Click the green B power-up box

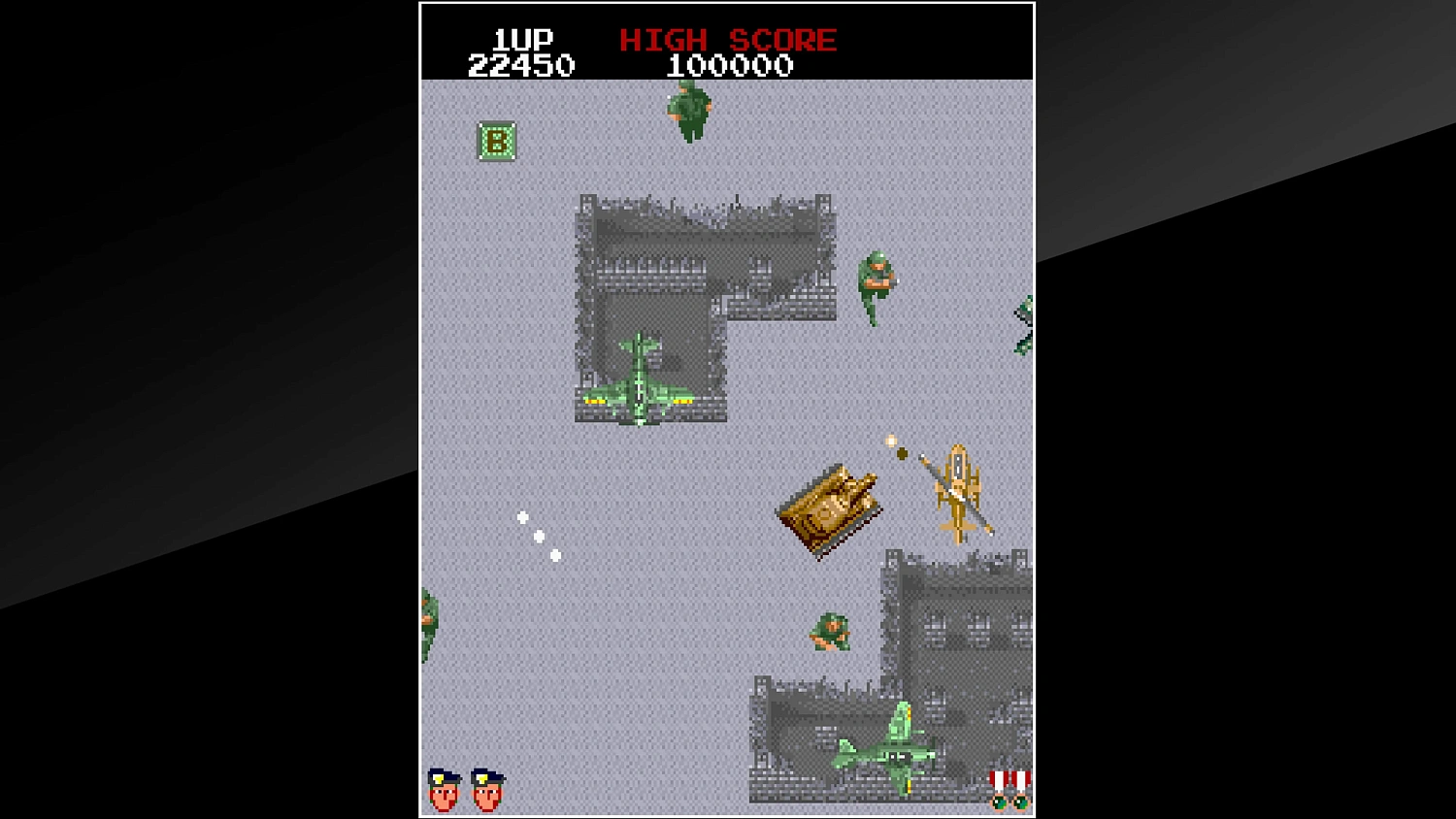[x=495, y=143]
